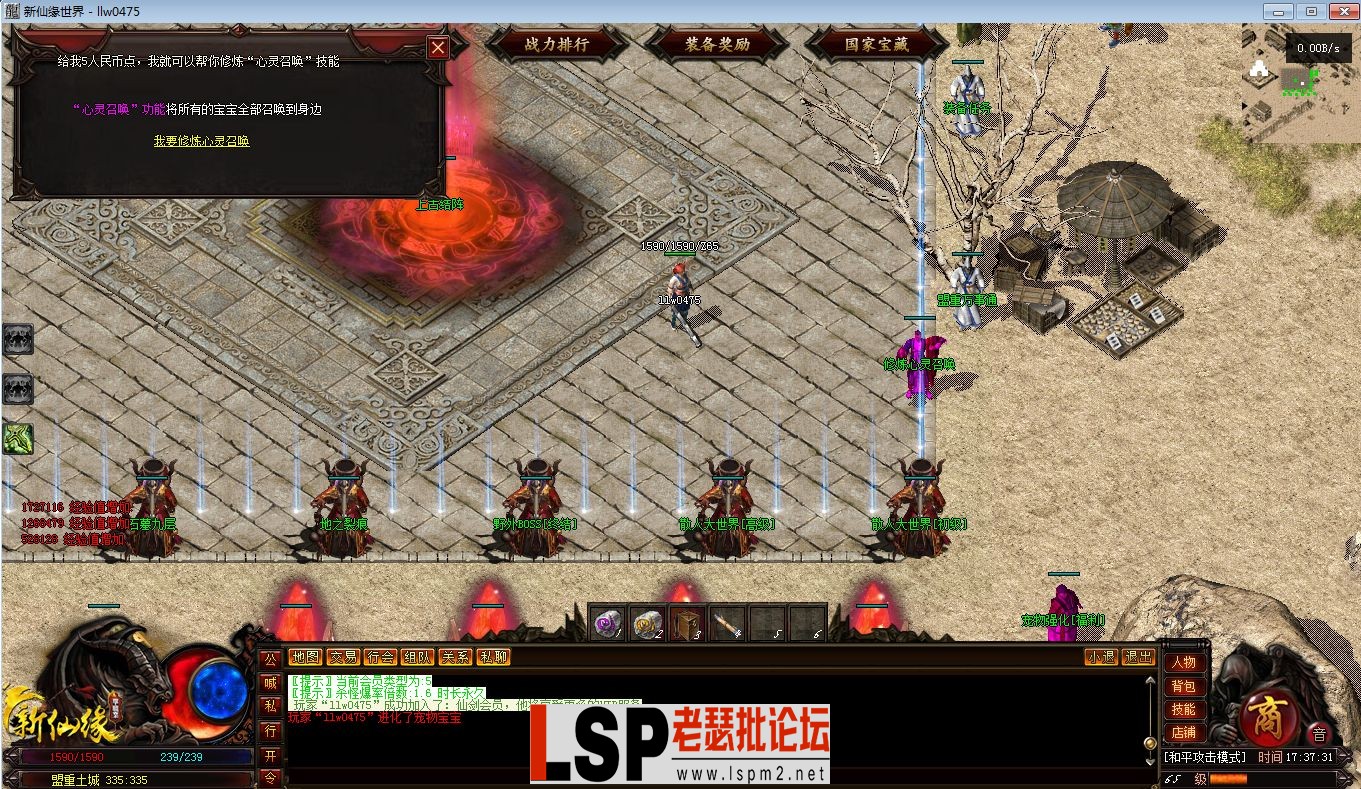Open the 技能 skills panel
Viewport: 1361px width, 789px height.
point(1183,709)
